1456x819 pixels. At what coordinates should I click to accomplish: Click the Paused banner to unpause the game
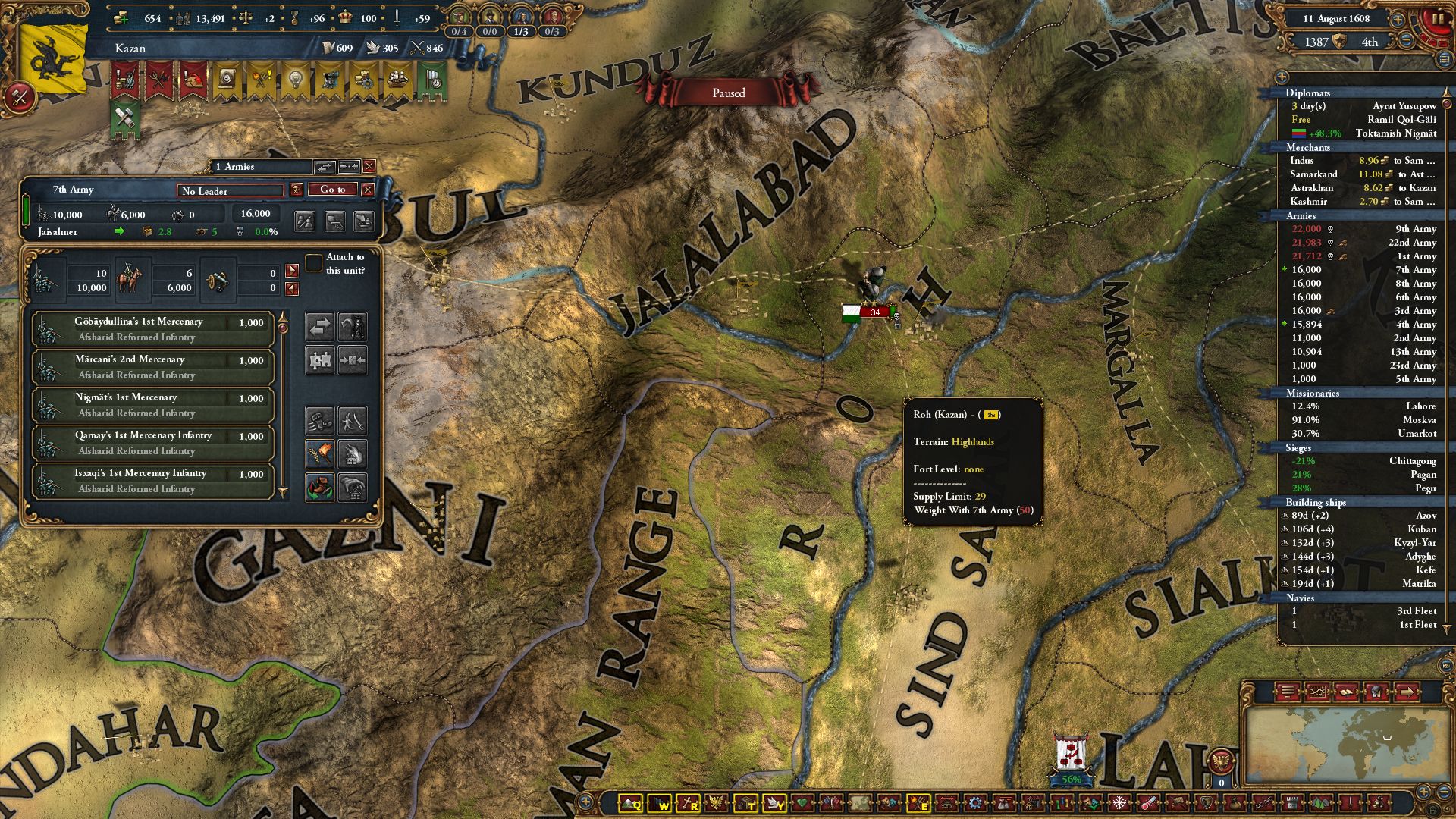point(728,93)
